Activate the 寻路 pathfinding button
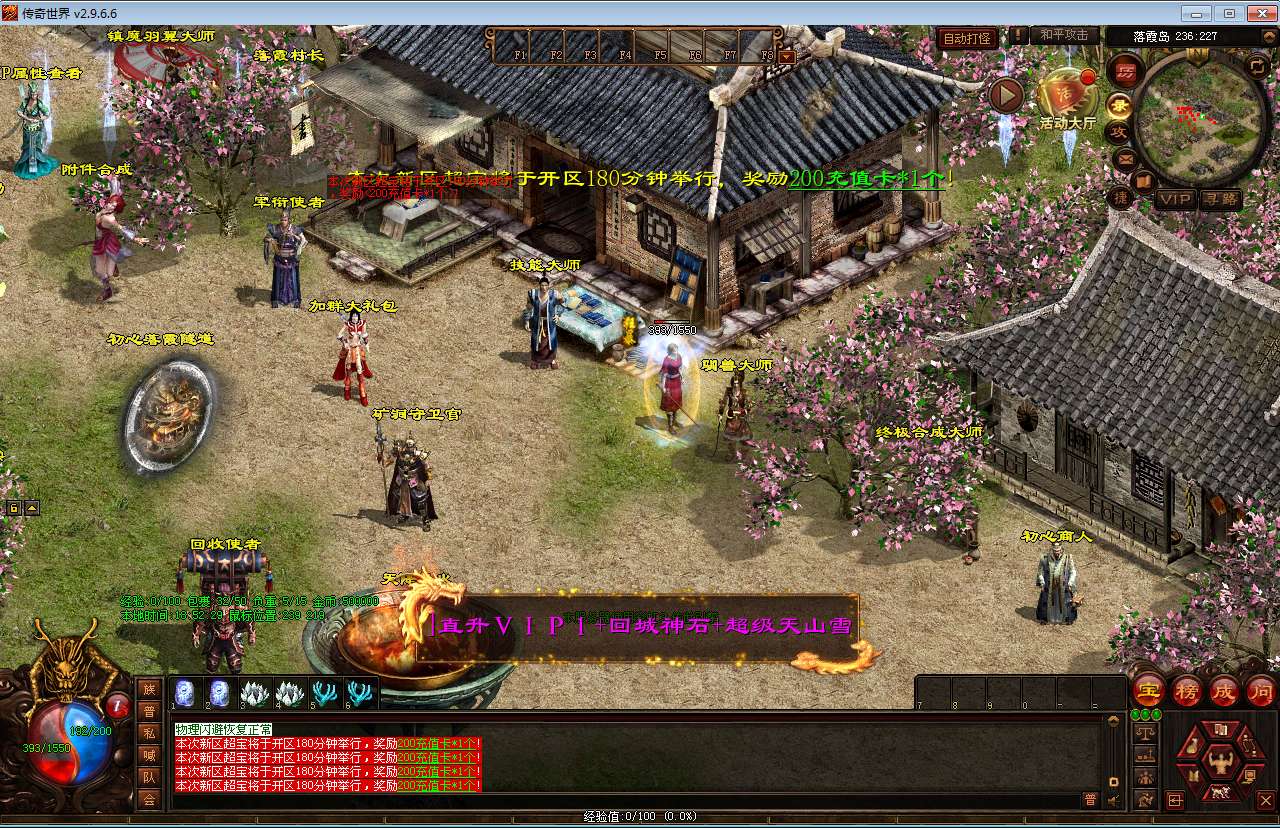Viewport: 1280px width, 828px height. tap(1220, 199)
